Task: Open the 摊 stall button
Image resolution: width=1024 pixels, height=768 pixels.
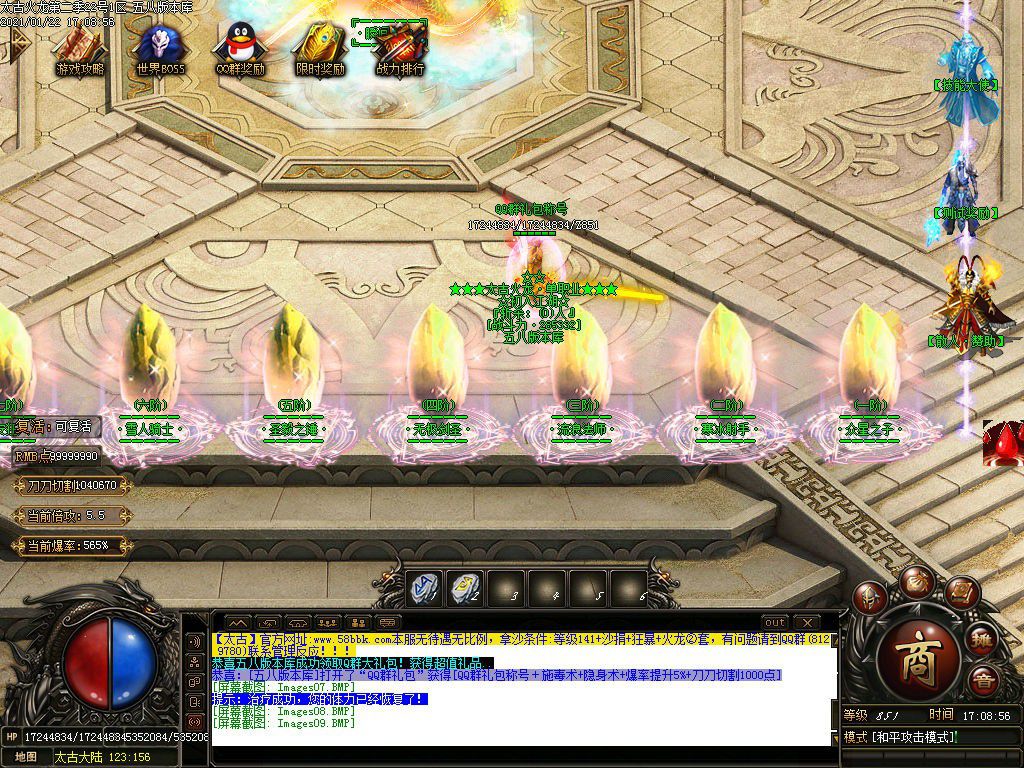Action: 983,639
